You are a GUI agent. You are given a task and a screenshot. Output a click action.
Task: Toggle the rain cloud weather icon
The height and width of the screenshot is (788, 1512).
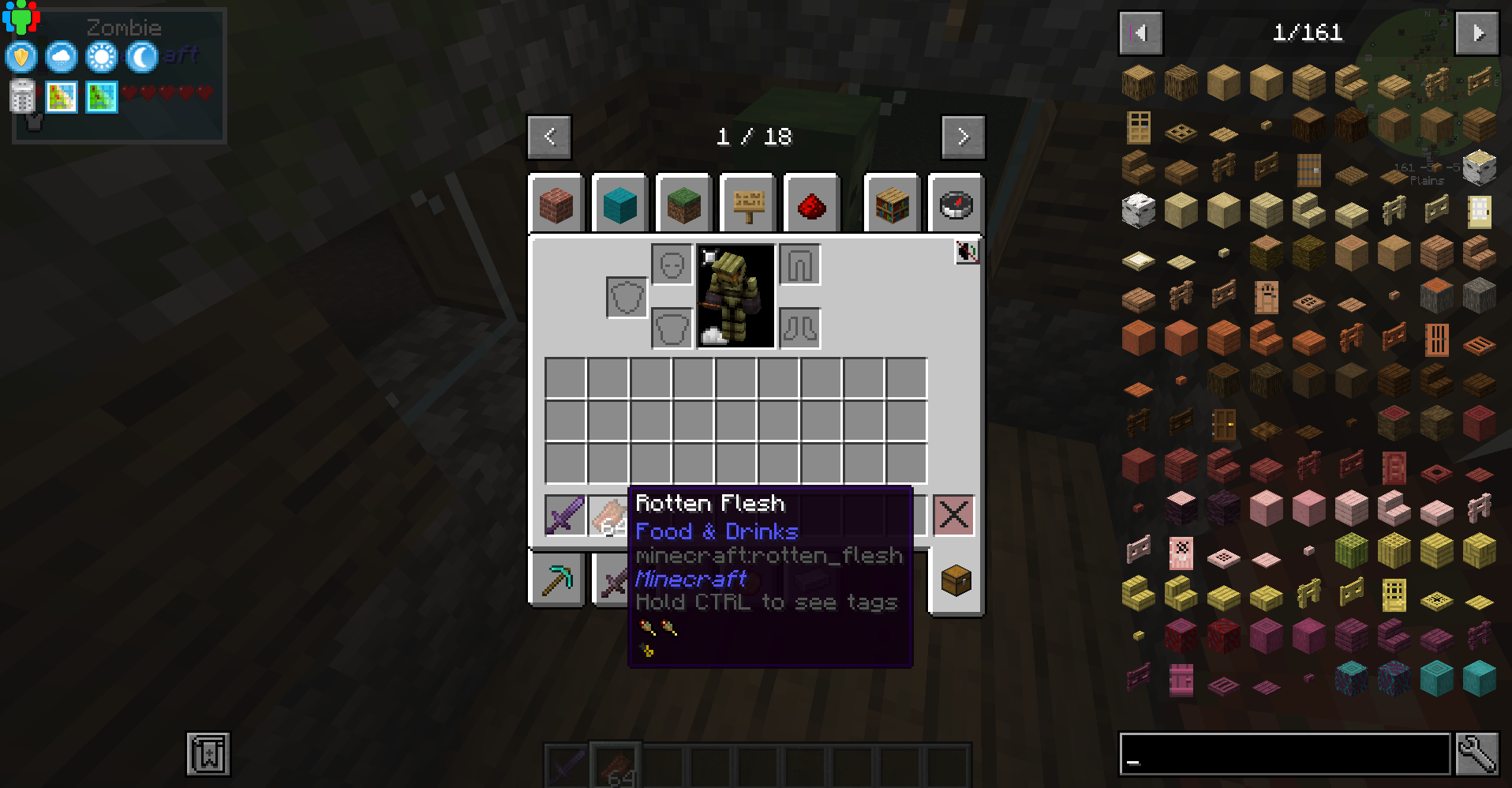61,57
